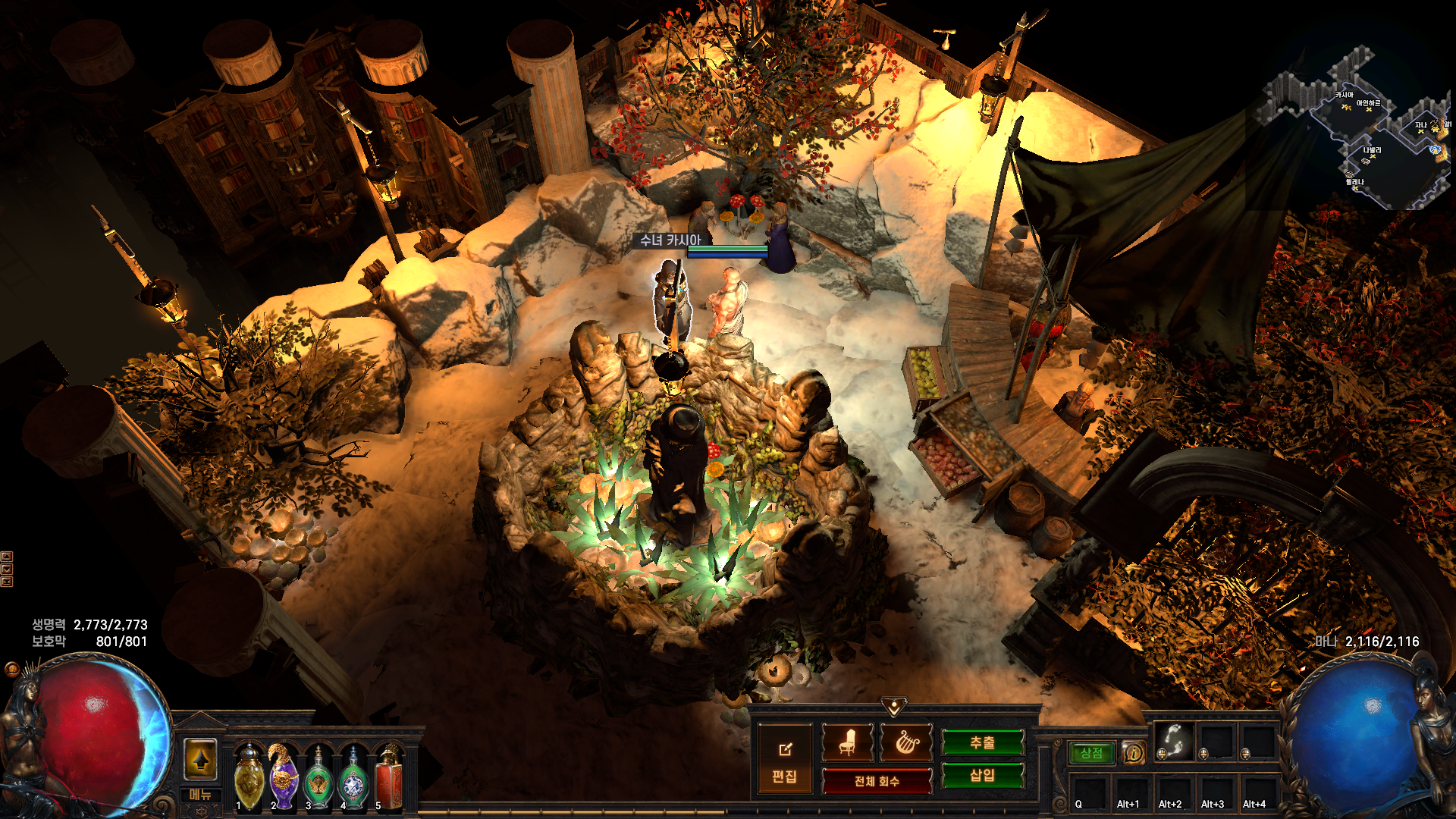Use the winged green flask in slot 3
Screen dimensions: 1456x819
[x=318, y=777]
